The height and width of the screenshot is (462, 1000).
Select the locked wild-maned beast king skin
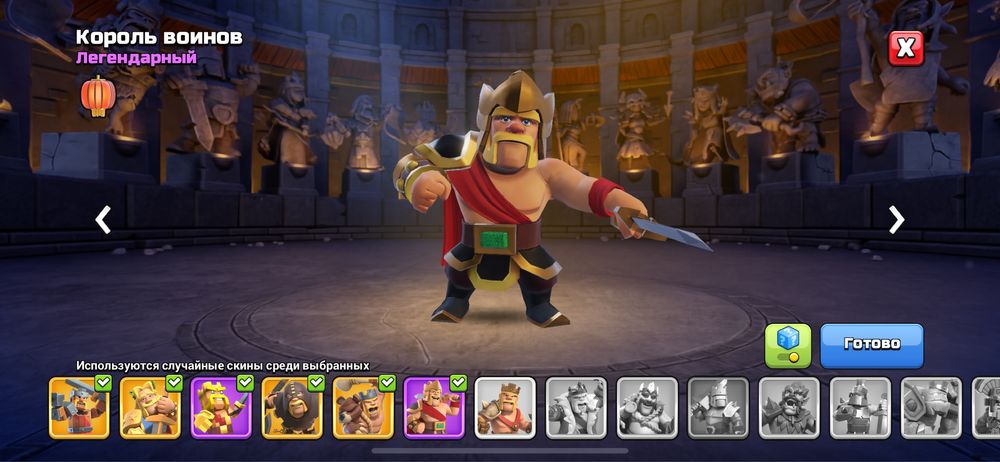pos(789,407)
